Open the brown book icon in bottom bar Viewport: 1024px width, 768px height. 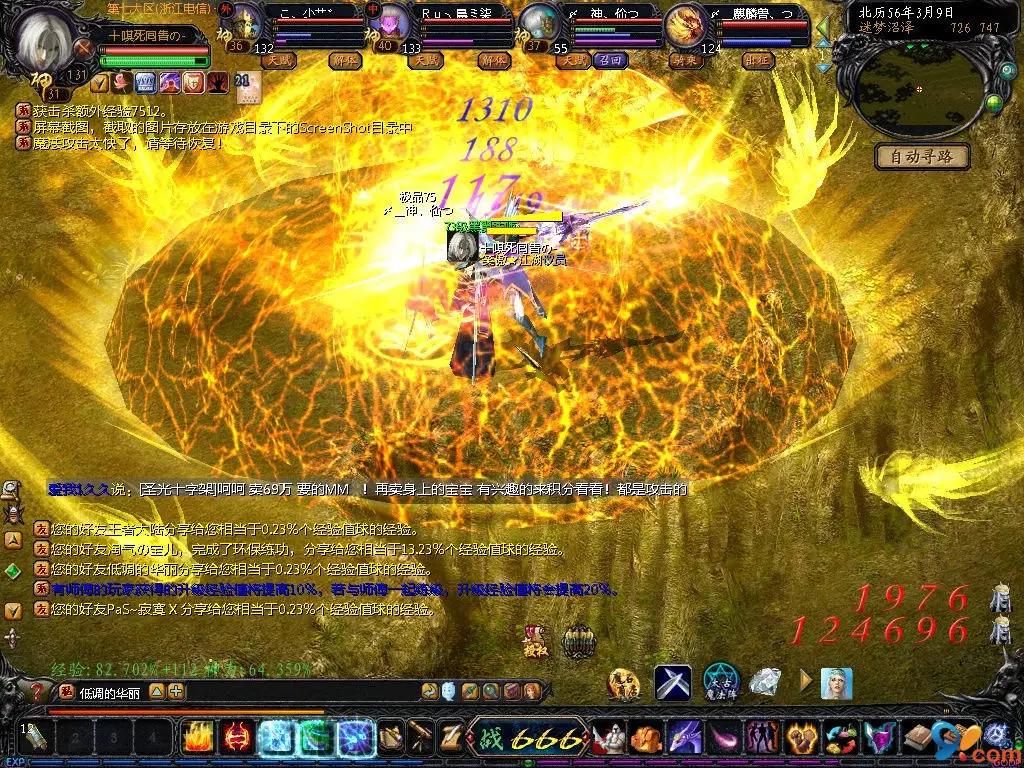pyautogui.click(x=915, y=739)
